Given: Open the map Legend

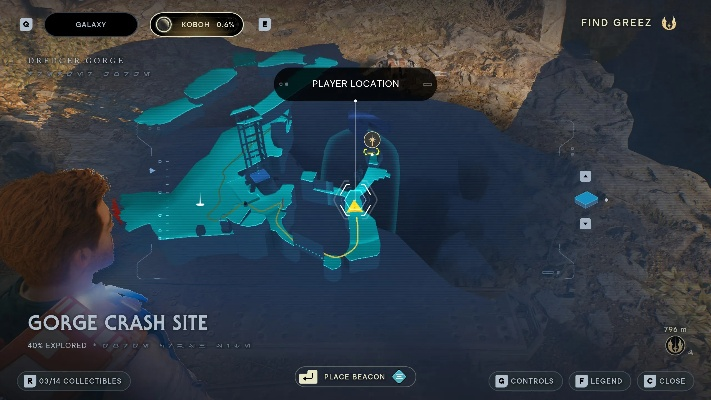Looking at the screenshot, I should (599, 381).
